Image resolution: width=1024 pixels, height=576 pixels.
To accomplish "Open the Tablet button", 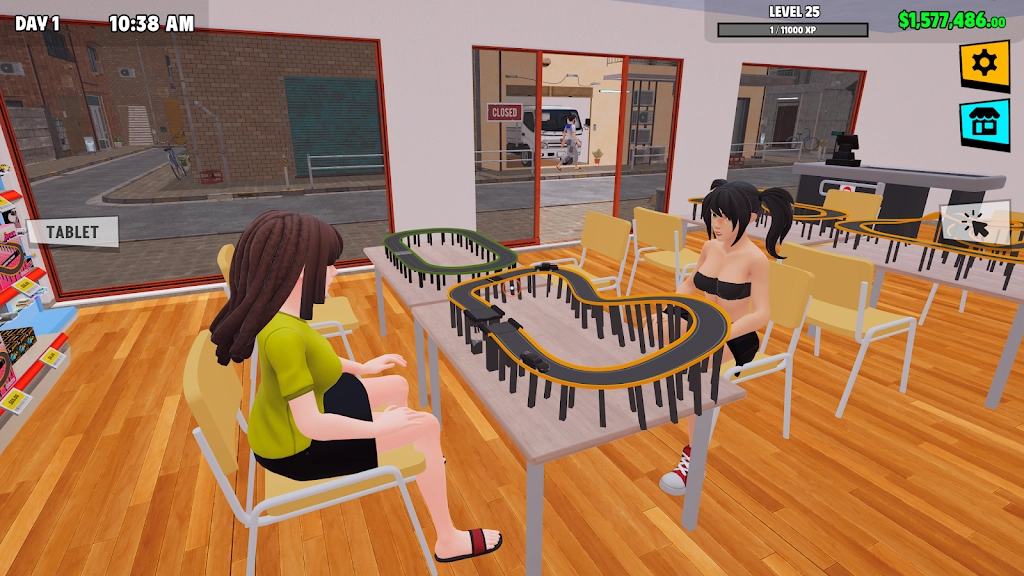I will coord(72,232).
